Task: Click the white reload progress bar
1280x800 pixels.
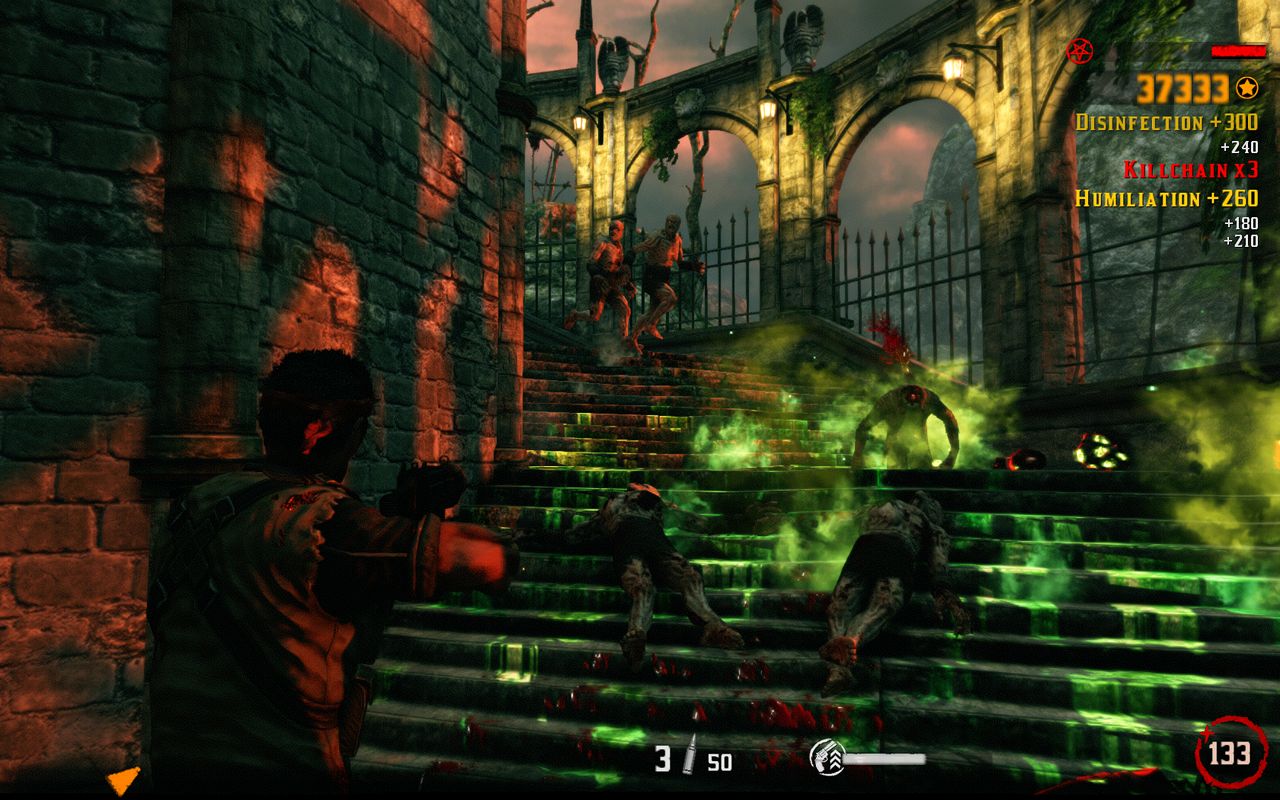Action: (884, 760)
